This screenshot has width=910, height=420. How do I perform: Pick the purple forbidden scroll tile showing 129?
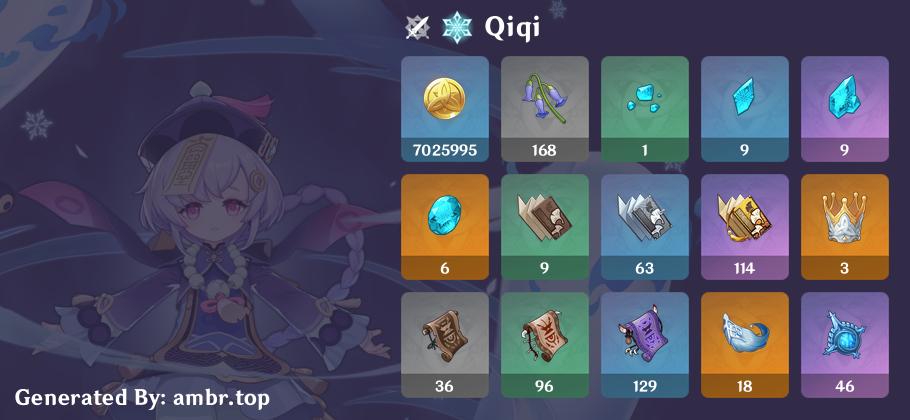click(645, 344)
